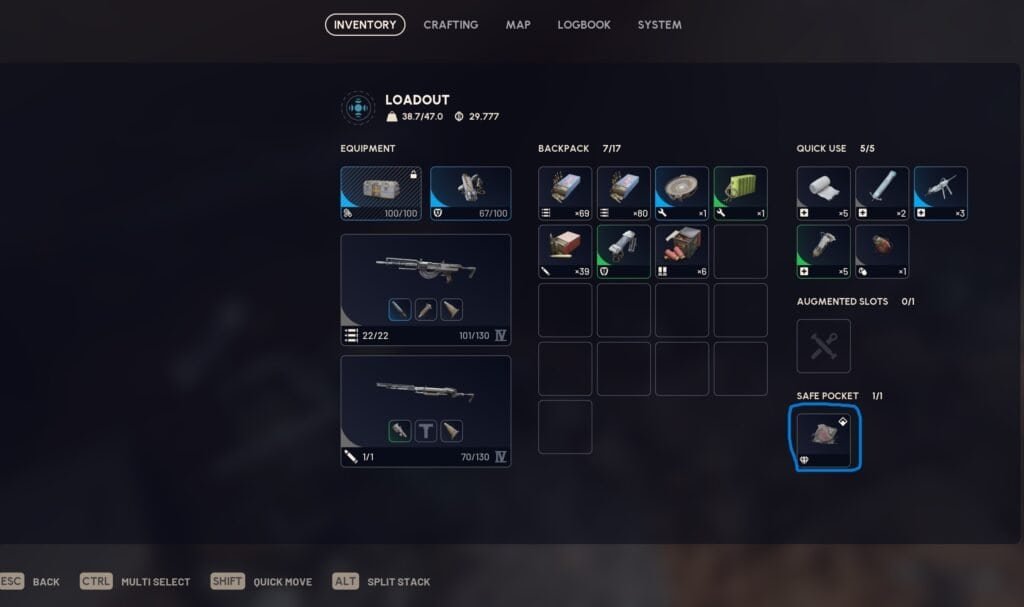Select the item in the safe pocket
Screen dimensions: 1024x607
pos(824,436)
